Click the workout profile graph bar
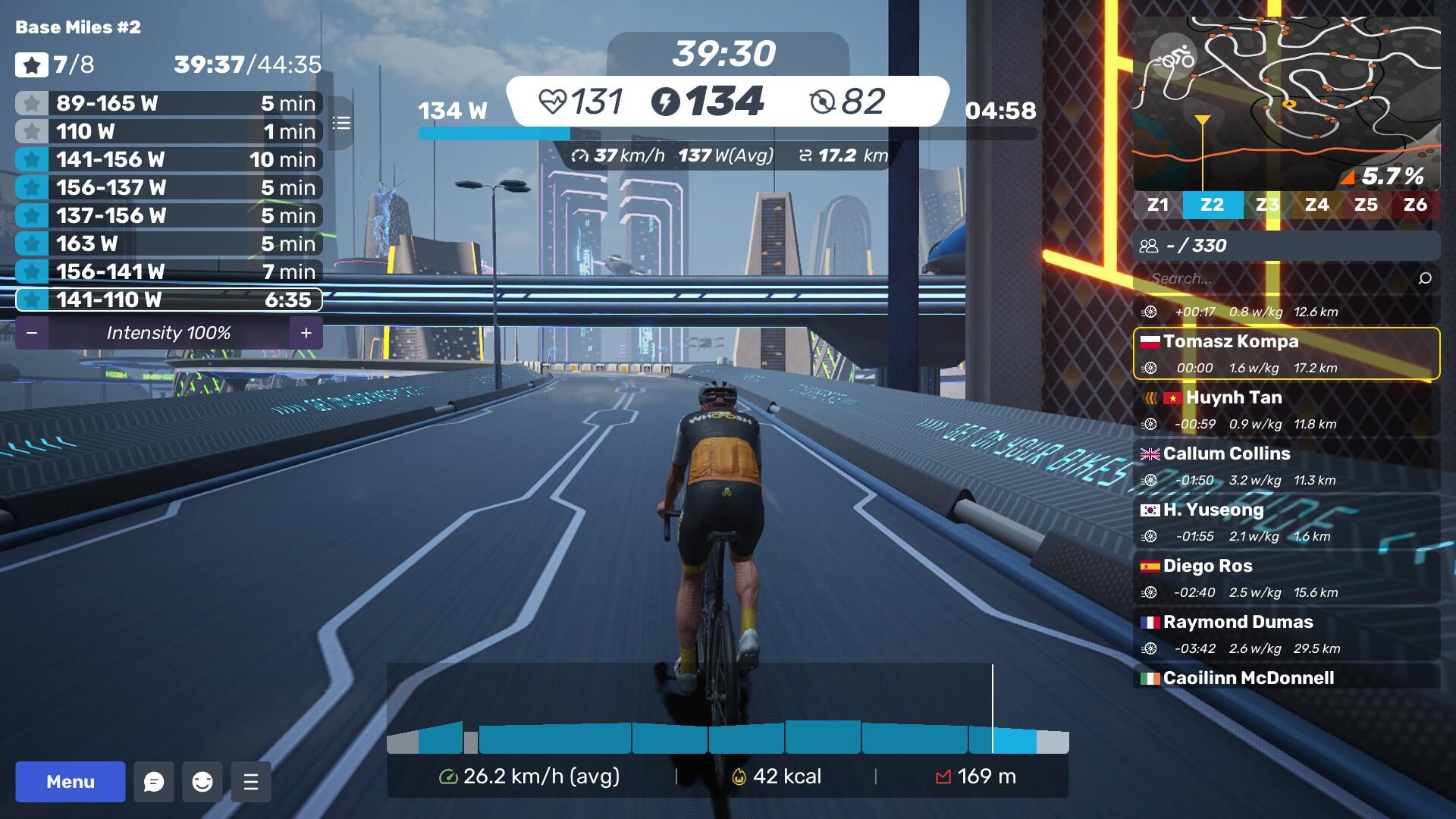Image resolution: width=1456 pixels, height=819 pixels. pyautogui.click(x=727, y=737)
